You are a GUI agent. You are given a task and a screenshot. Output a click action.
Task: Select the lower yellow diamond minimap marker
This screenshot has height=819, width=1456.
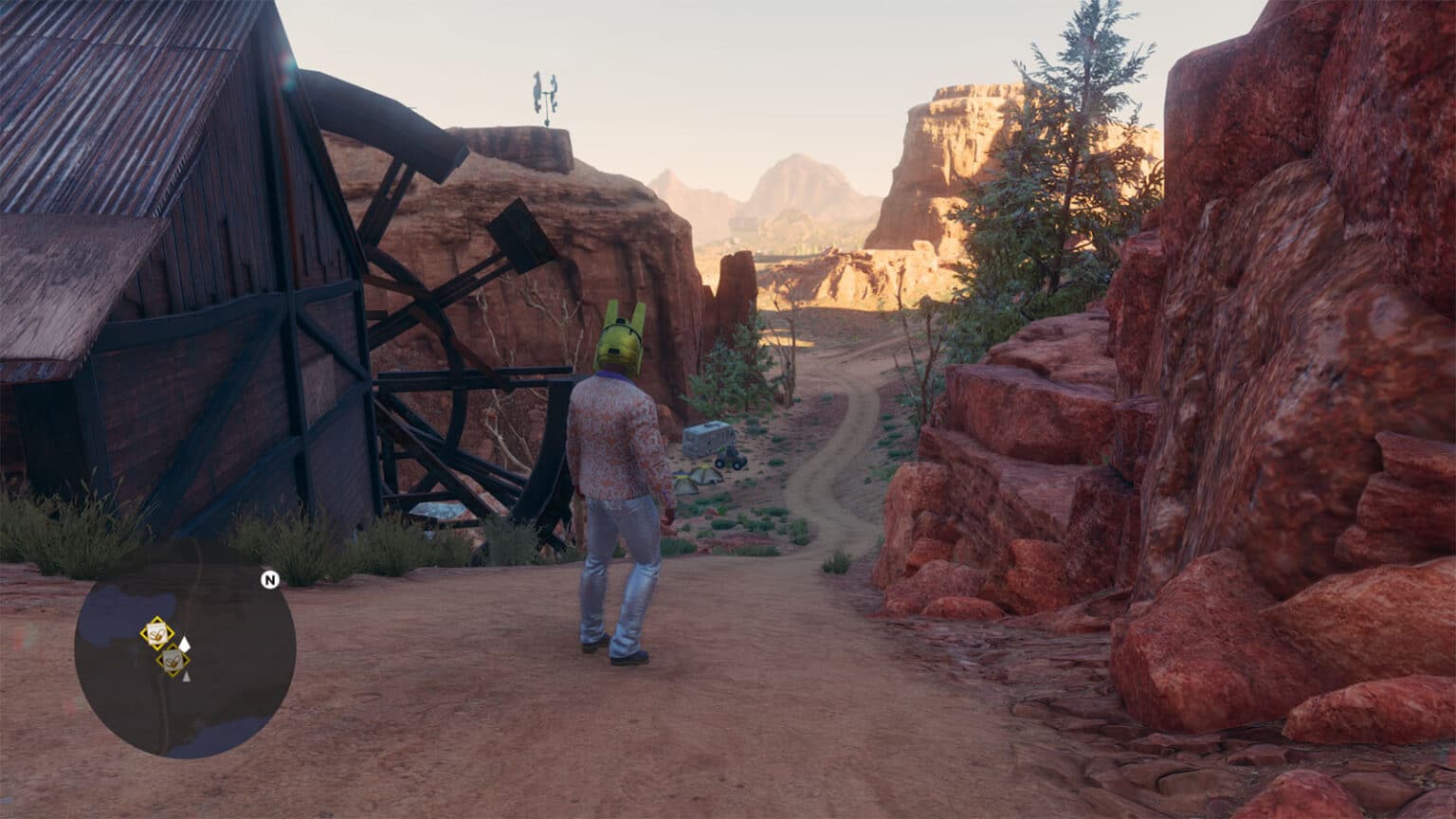172,658
